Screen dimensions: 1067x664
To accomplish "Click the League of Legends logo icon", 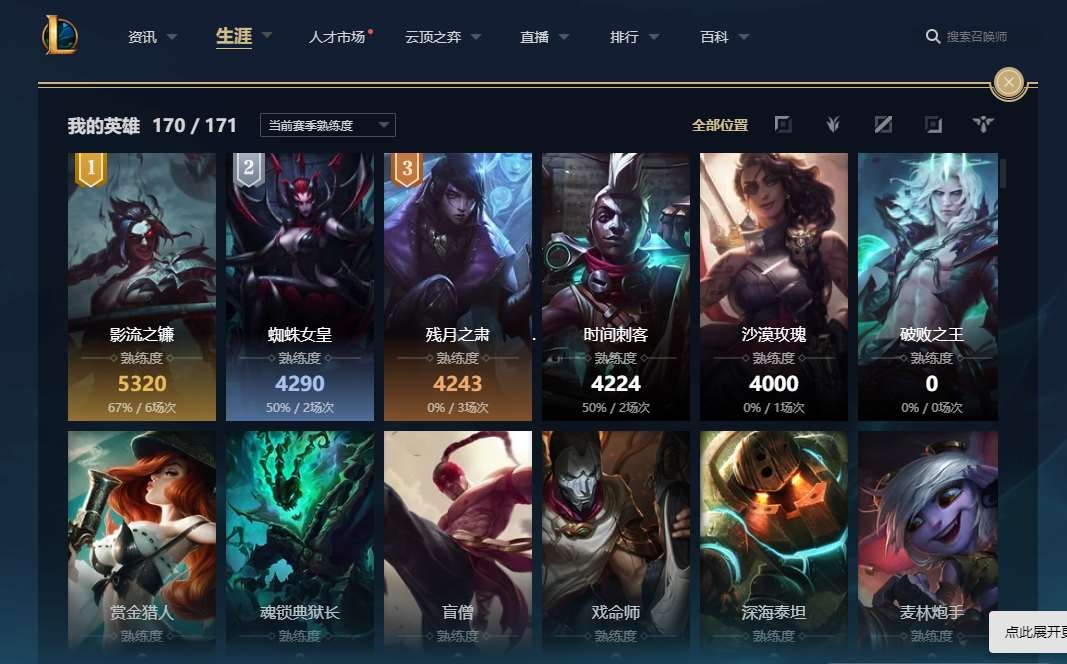I will (x=60, y=36).
